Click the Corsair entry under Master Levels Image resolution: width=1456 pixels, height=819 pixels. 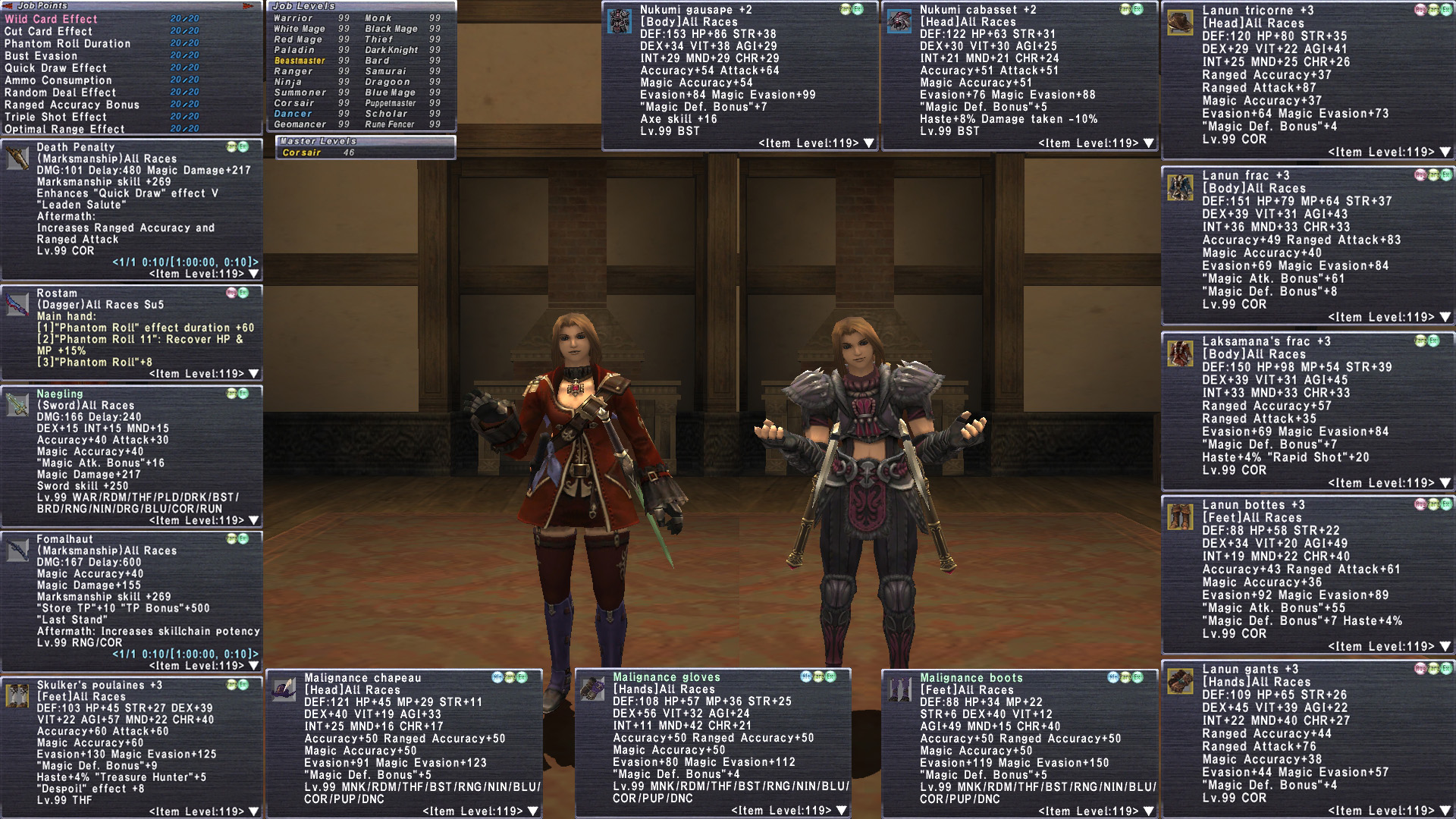click(x=302, y=152)
